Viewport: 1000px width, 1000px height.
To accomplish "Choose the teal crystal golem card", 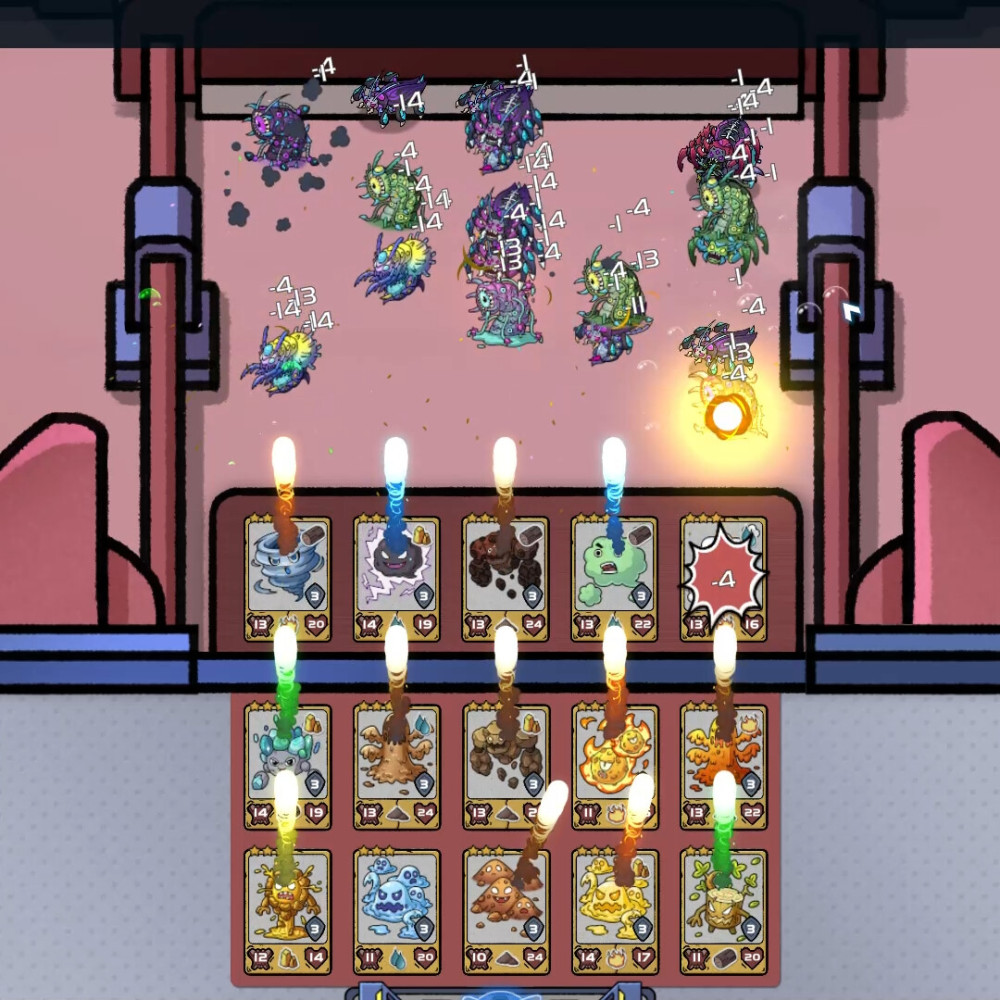I will 288,767.
